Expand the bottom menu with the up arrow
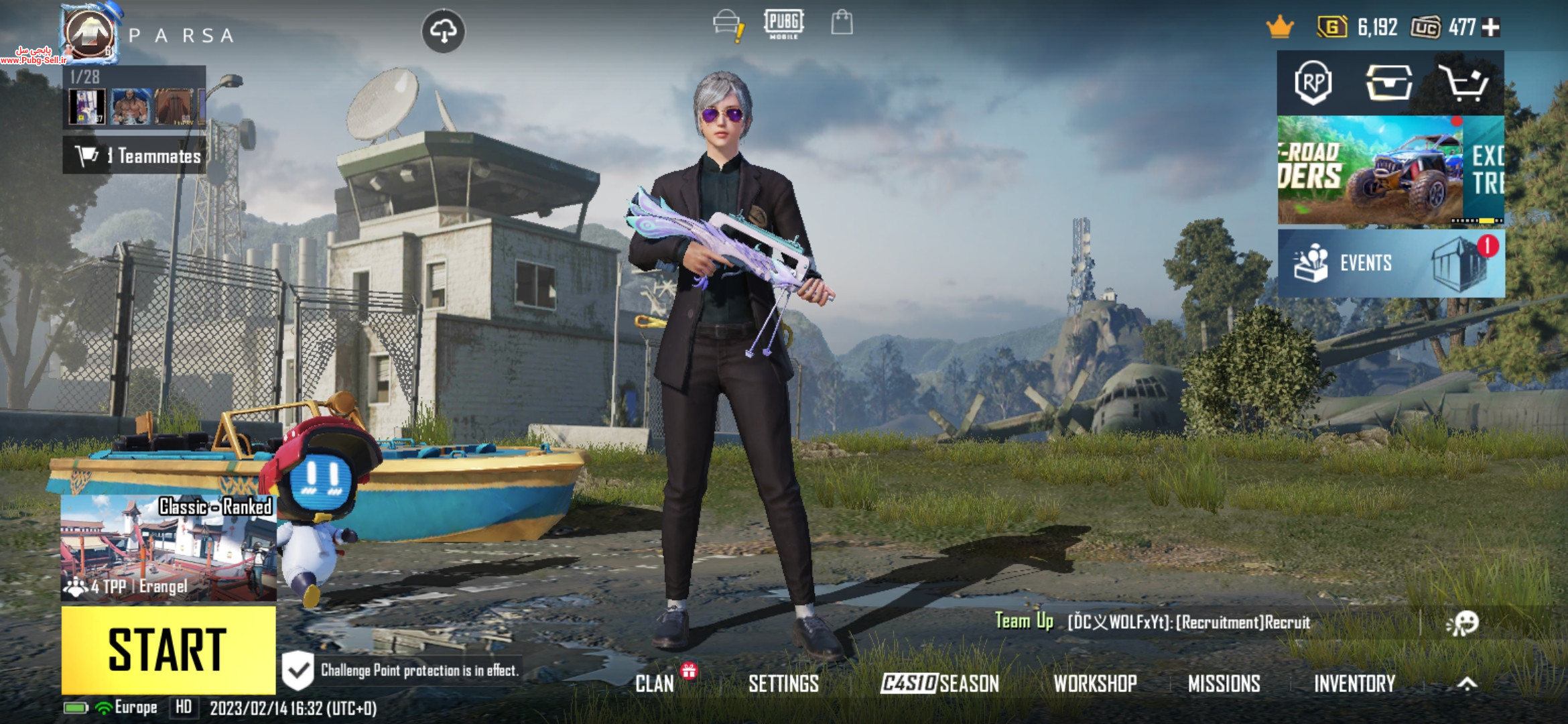Image resolution: width=1568 pixels, height=724 pixels. [1467, 683]
